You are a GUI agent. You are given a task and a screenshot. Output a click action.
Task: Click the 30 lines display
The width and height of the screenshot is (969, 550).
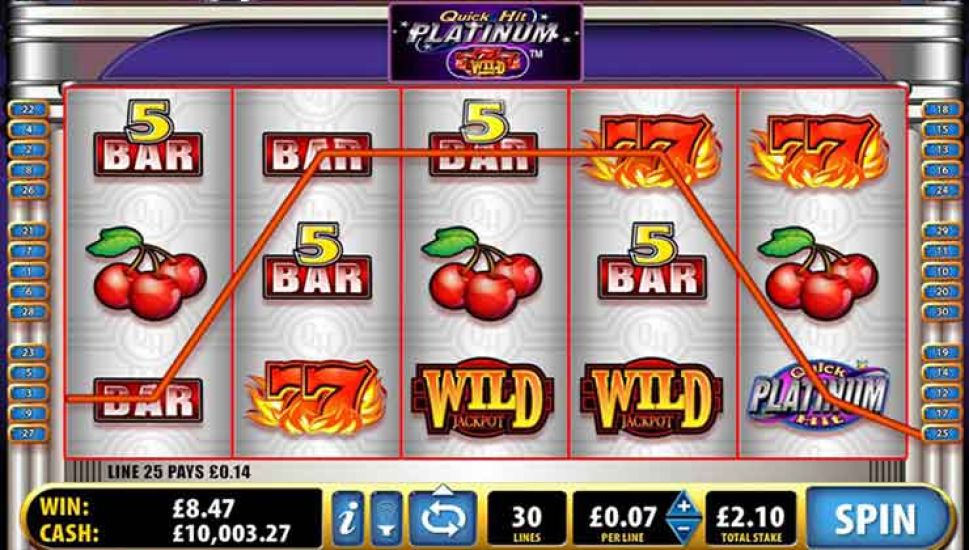click(x=526, y=519)
